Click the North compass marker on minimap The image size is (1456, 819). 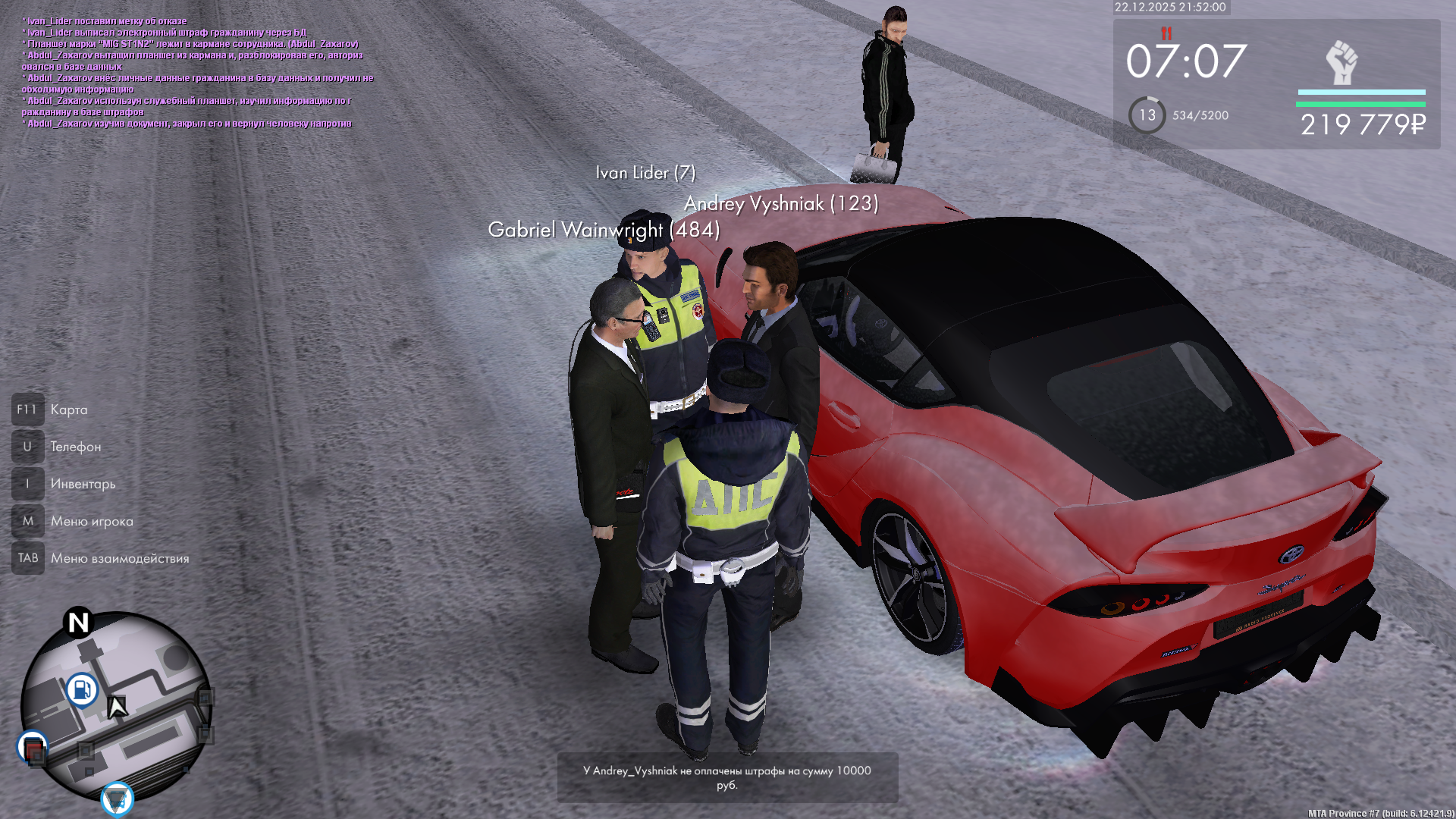[x=78, y=623]
